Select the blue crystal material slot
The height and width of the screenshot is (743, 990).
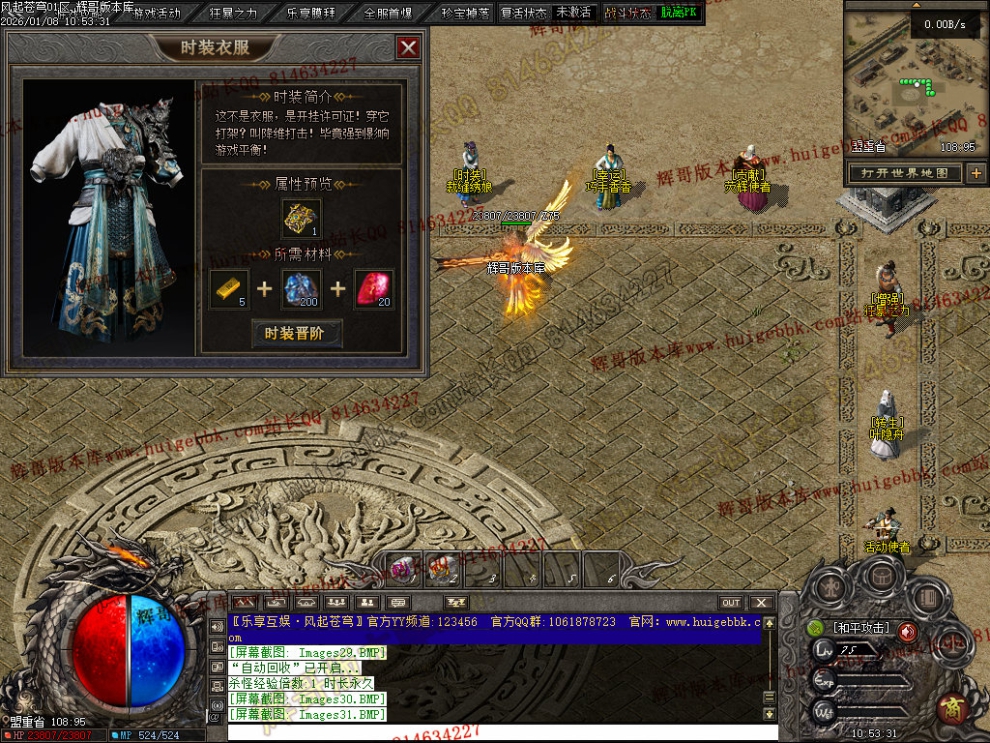[301, 289]
